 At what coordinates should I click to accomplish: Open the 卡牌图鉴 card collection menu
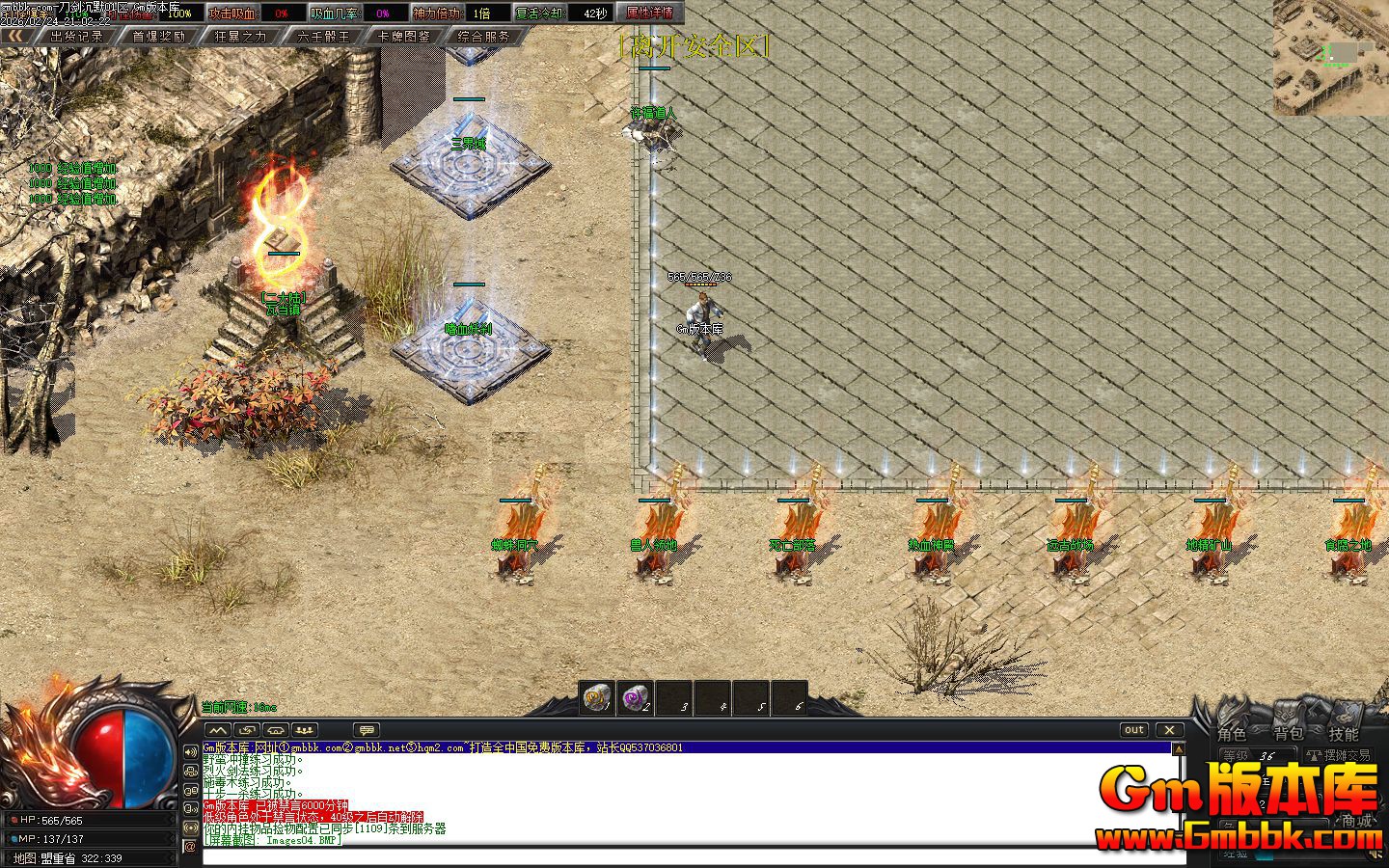point(404,36)
